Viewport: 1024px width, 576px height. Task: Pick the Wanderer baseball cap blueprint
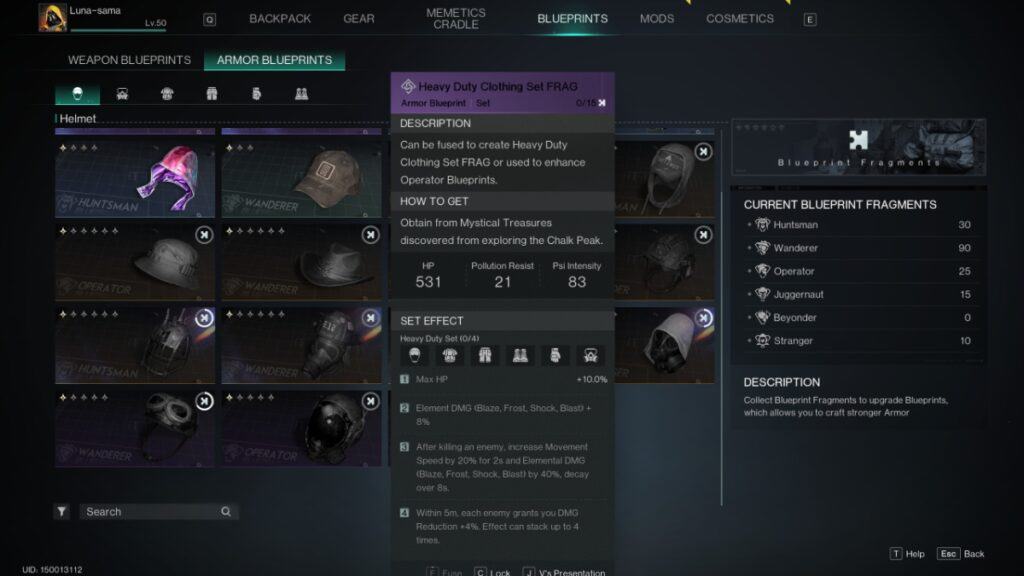tap(302, 177)
